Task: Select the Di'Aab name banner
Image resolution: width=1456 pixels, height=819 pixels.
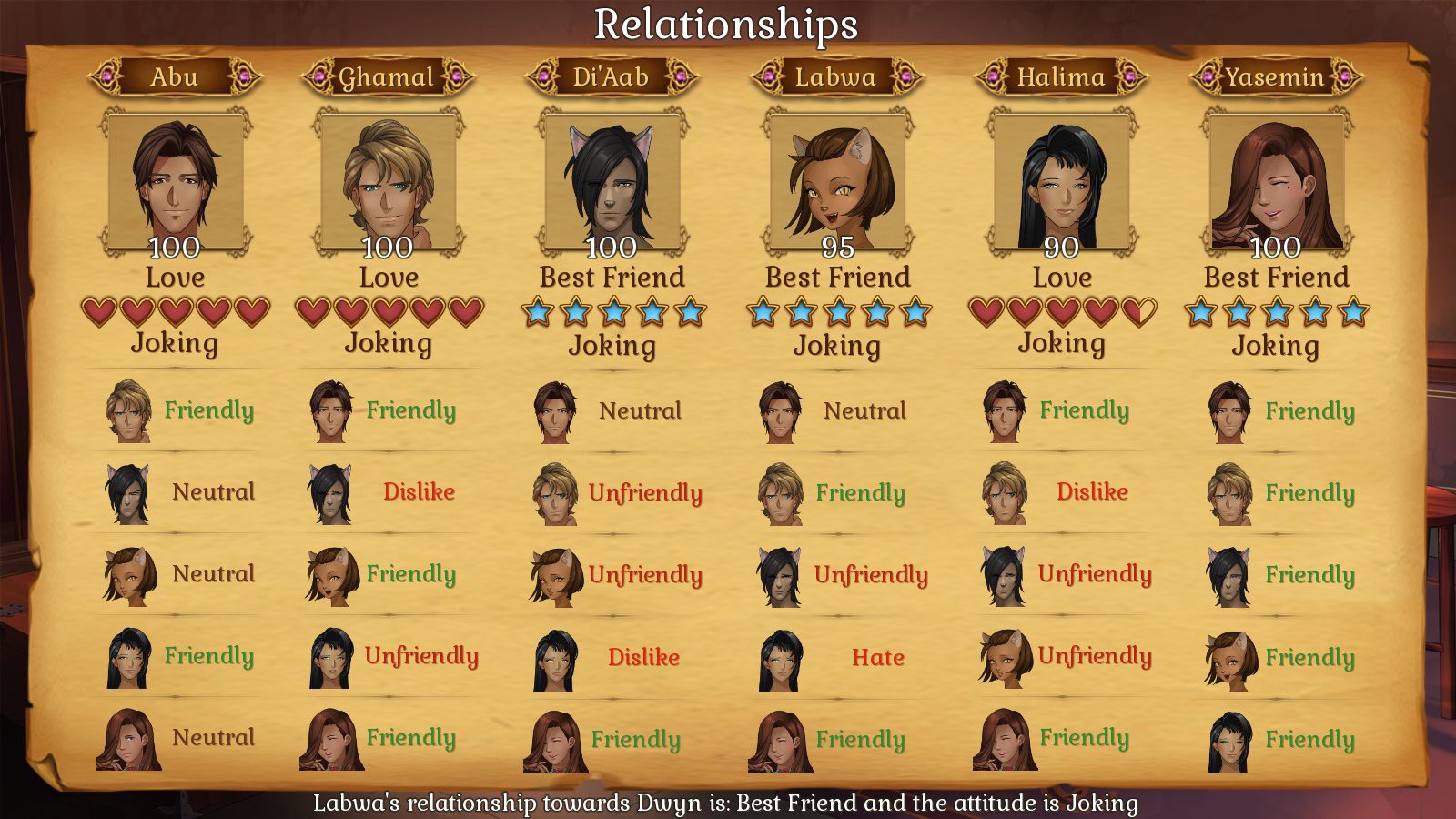Action: (x=612, y=76)
